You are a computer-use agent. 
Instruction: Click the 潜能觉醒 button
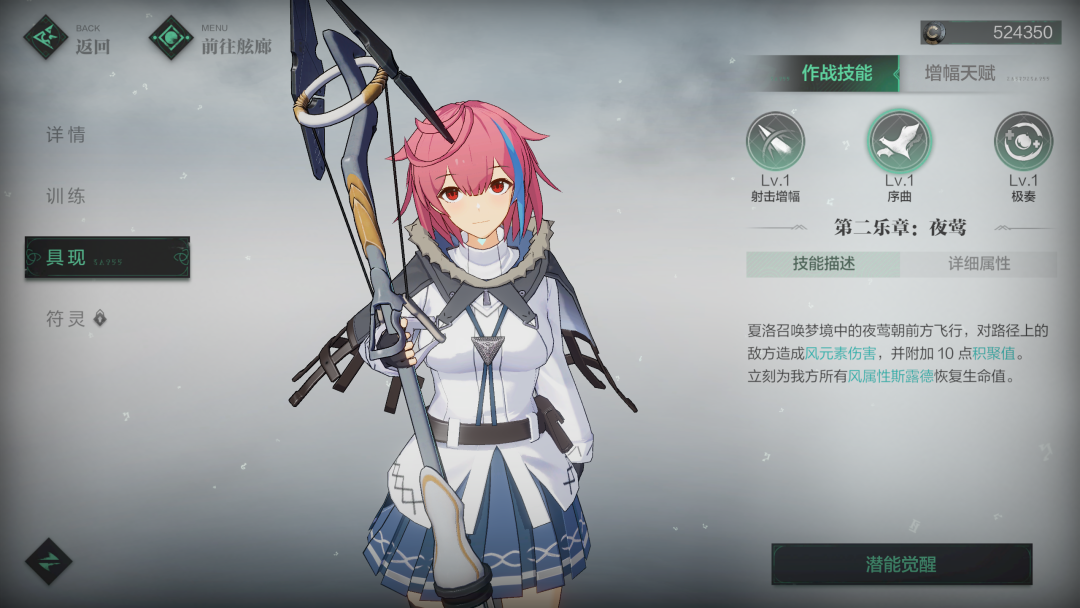tap(901, 564)
